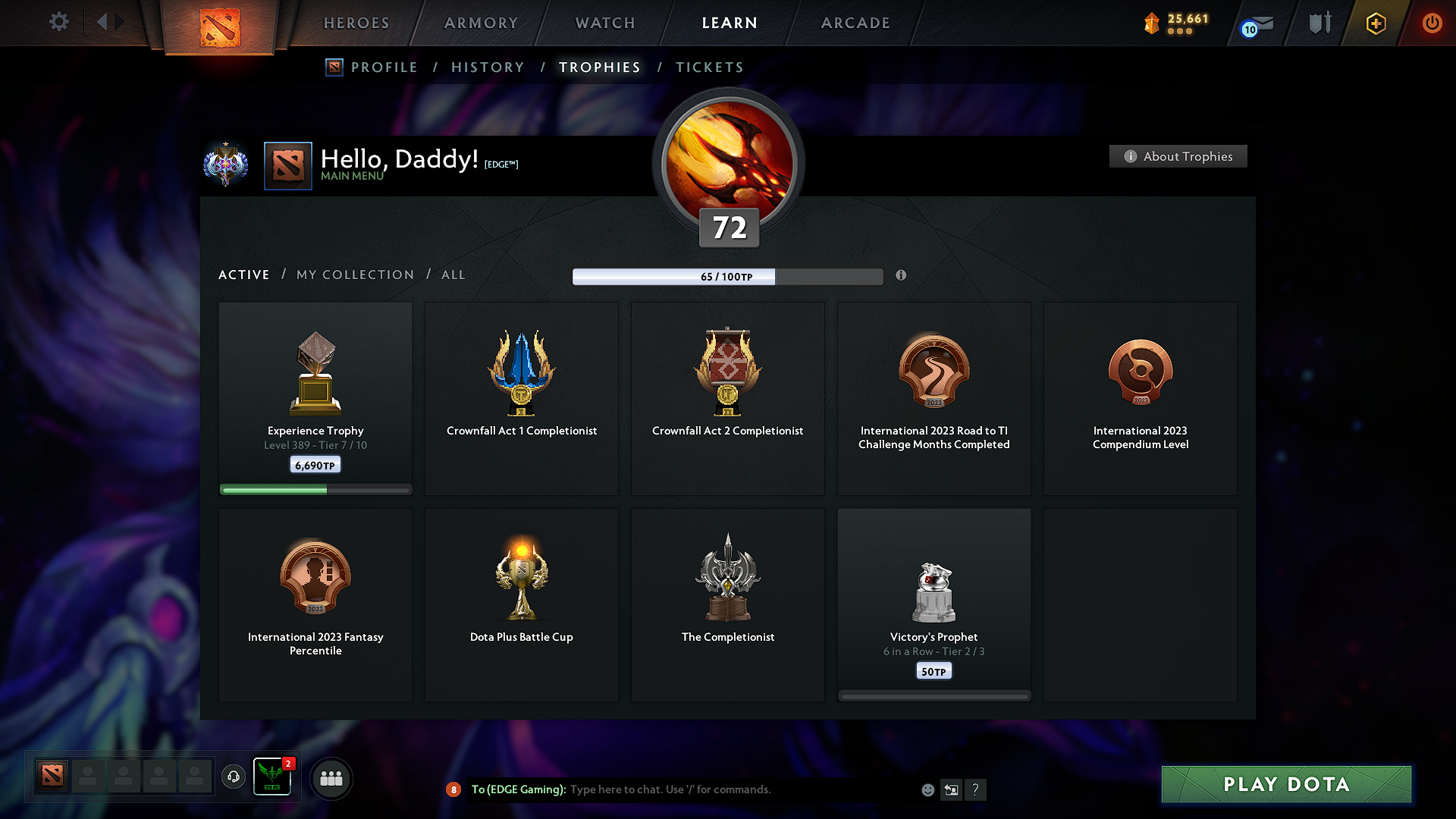Image resolution: width=1456 pixels, height=819 pixels.
Task: Switch to the TICKETS tab
Action: [x=708, y=67]
